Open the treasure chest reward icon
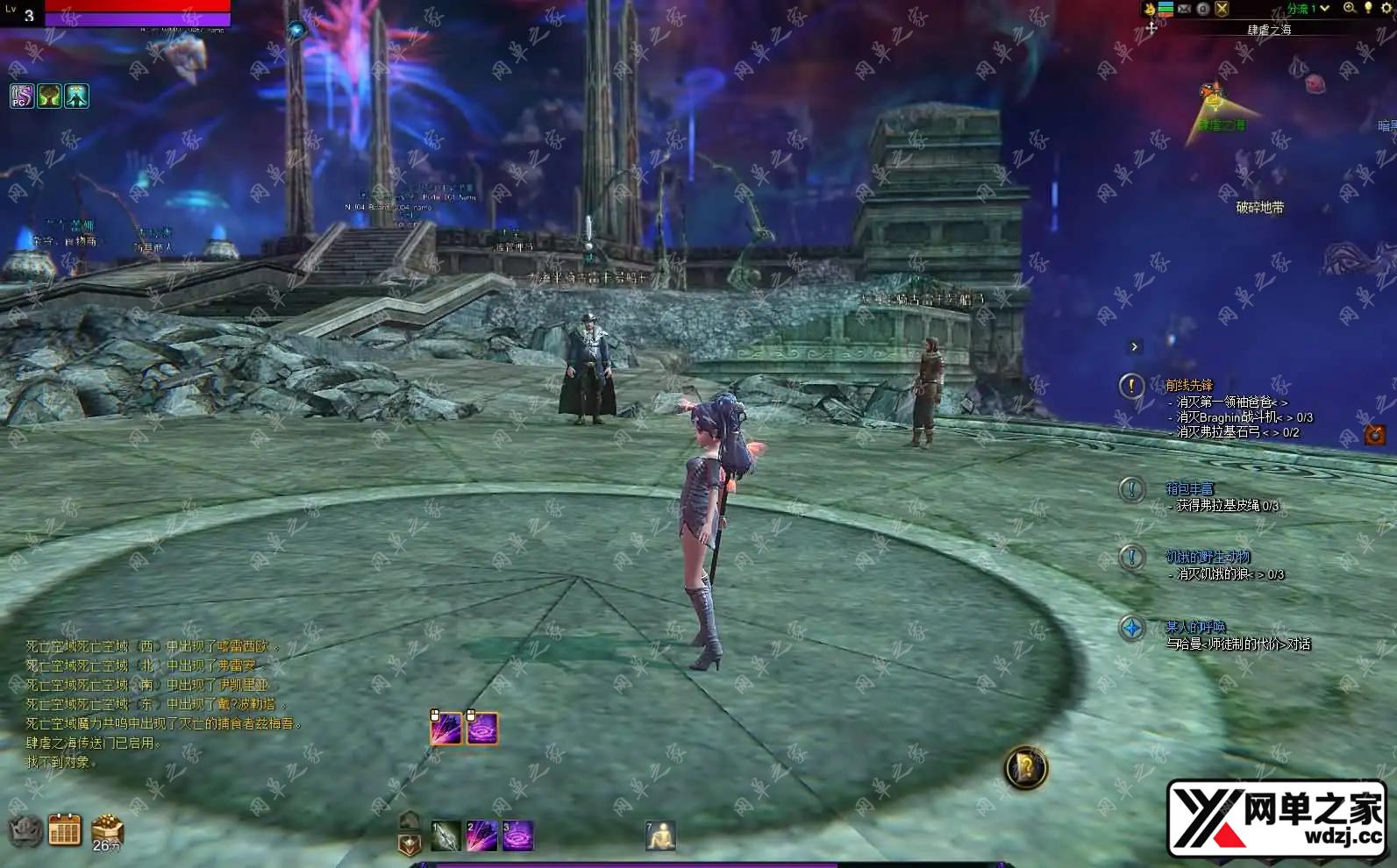Viewport: 1397px width, 868px height. (107, 828)
